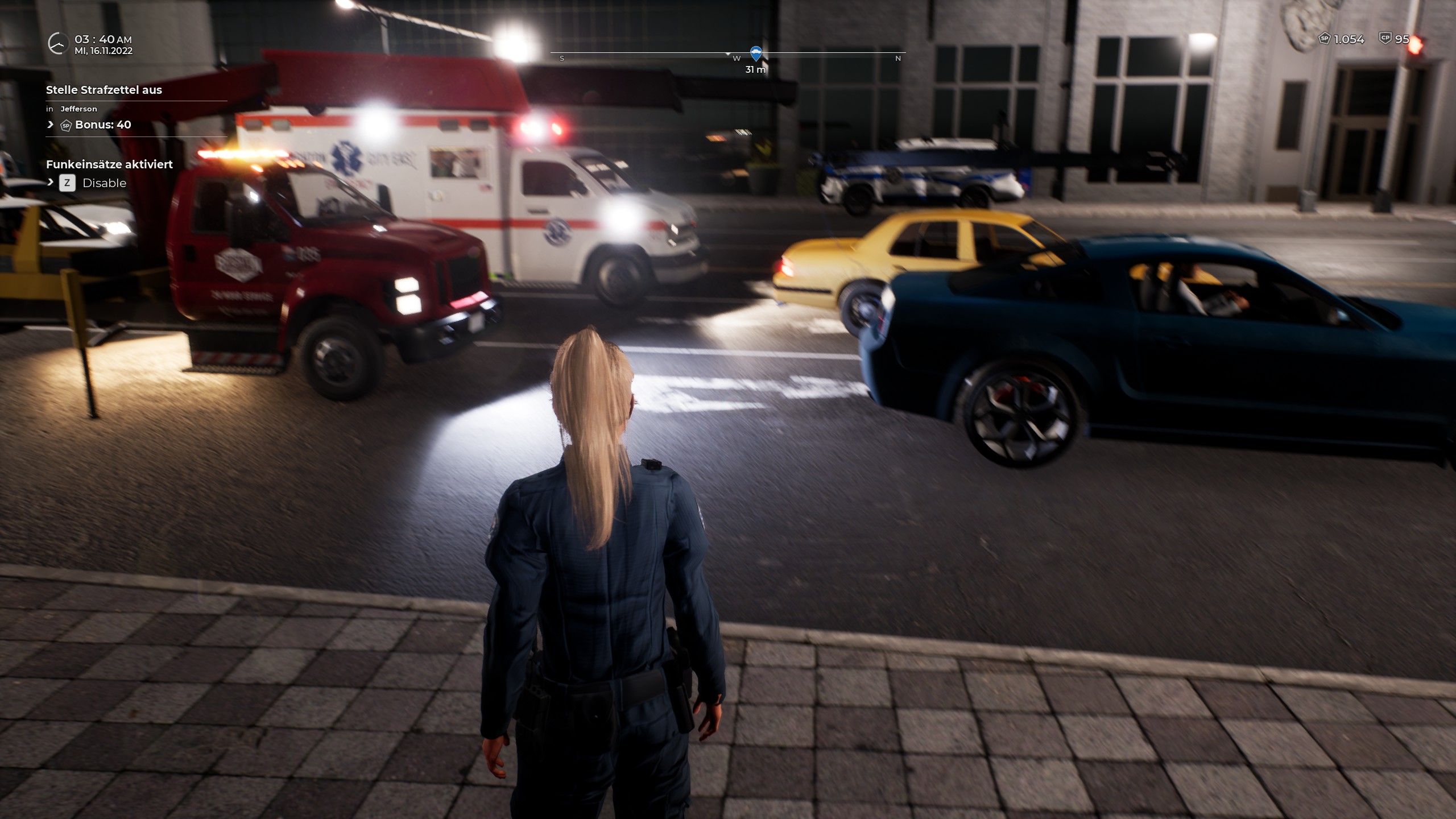Click the blue waypoint marker on the compass

755,54
